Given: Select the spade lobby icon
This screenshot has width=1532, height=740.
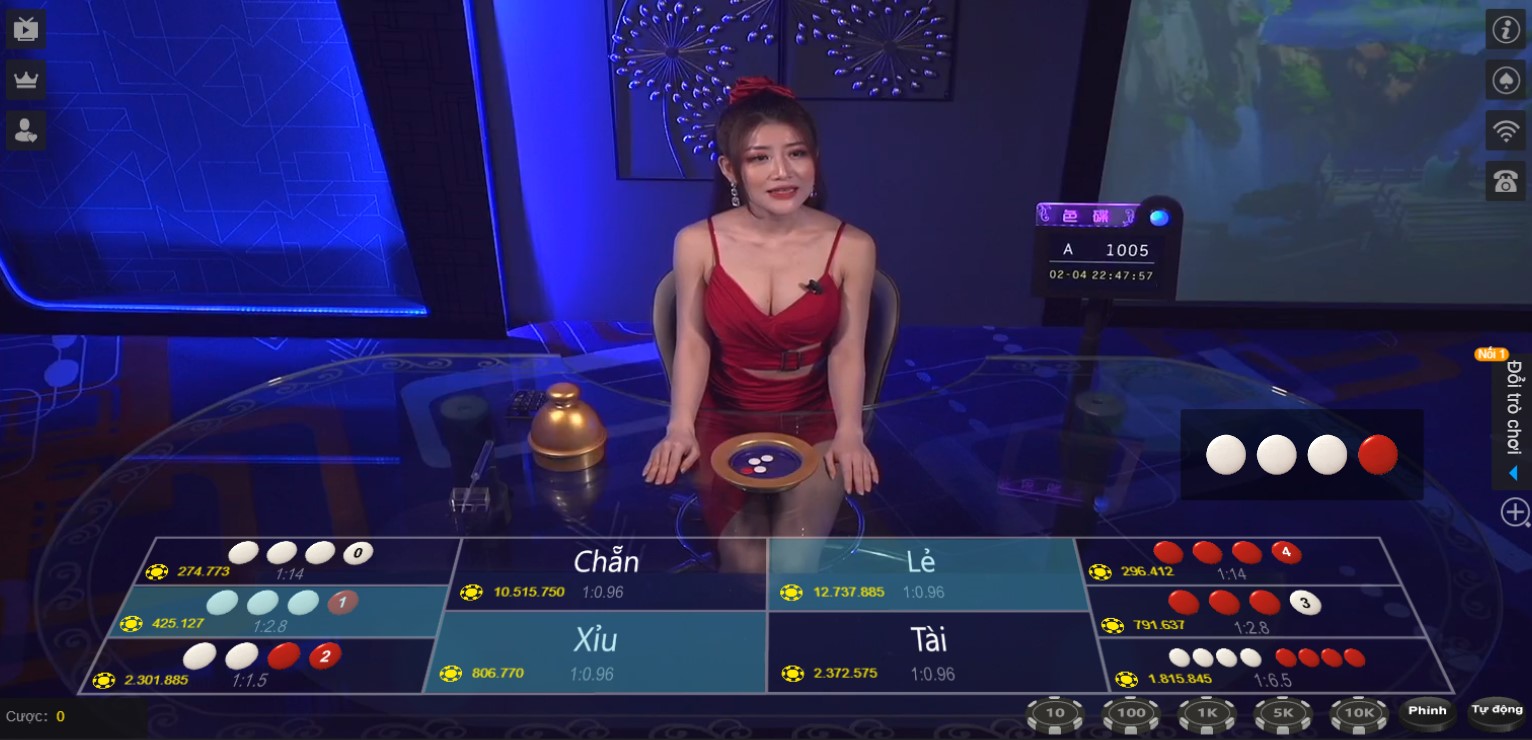Looking at the screenshot, I should [1506, 80].
